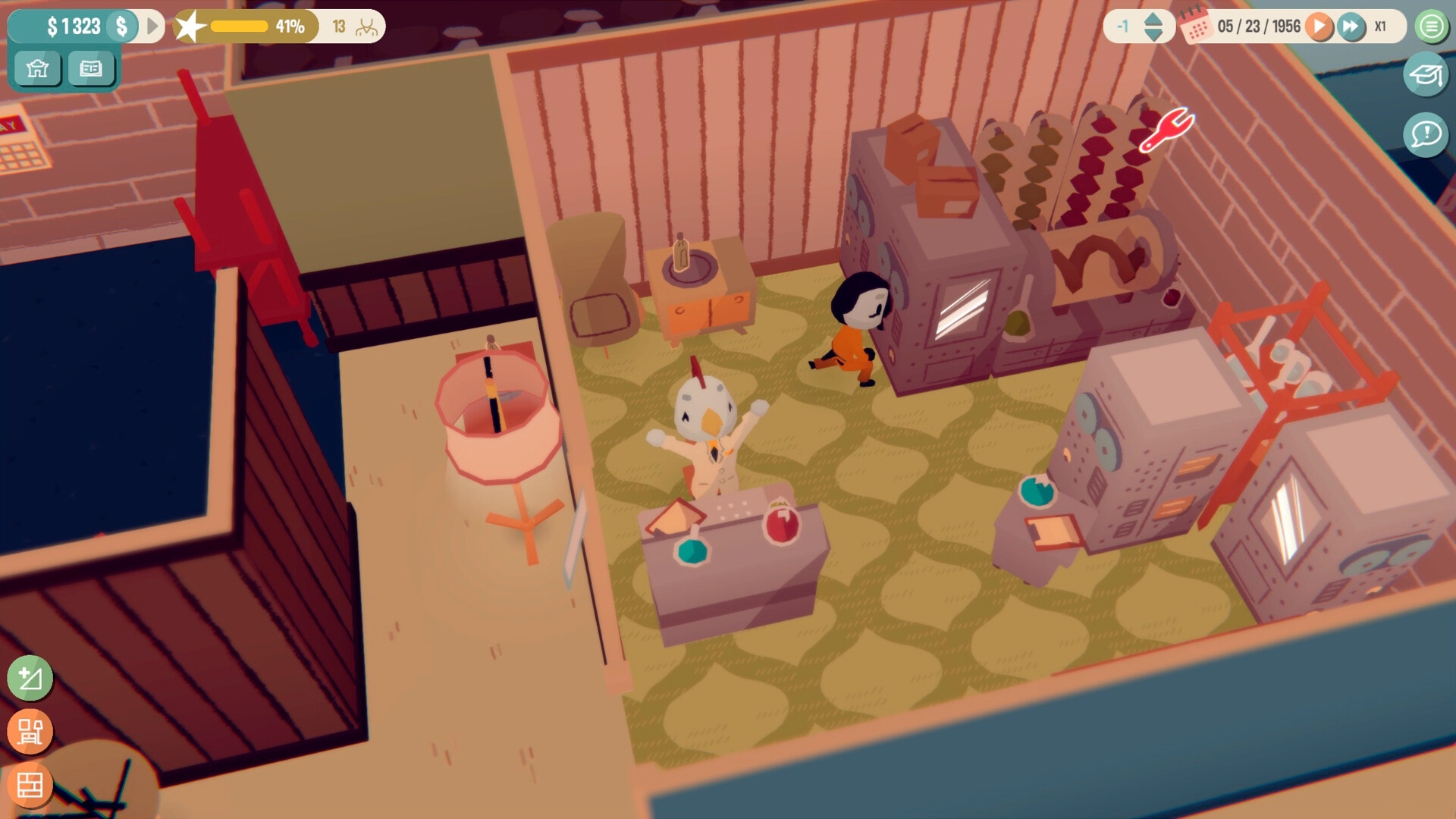Open the green hamburger menu
The image size is (1456, 819).
[1430, 27]
